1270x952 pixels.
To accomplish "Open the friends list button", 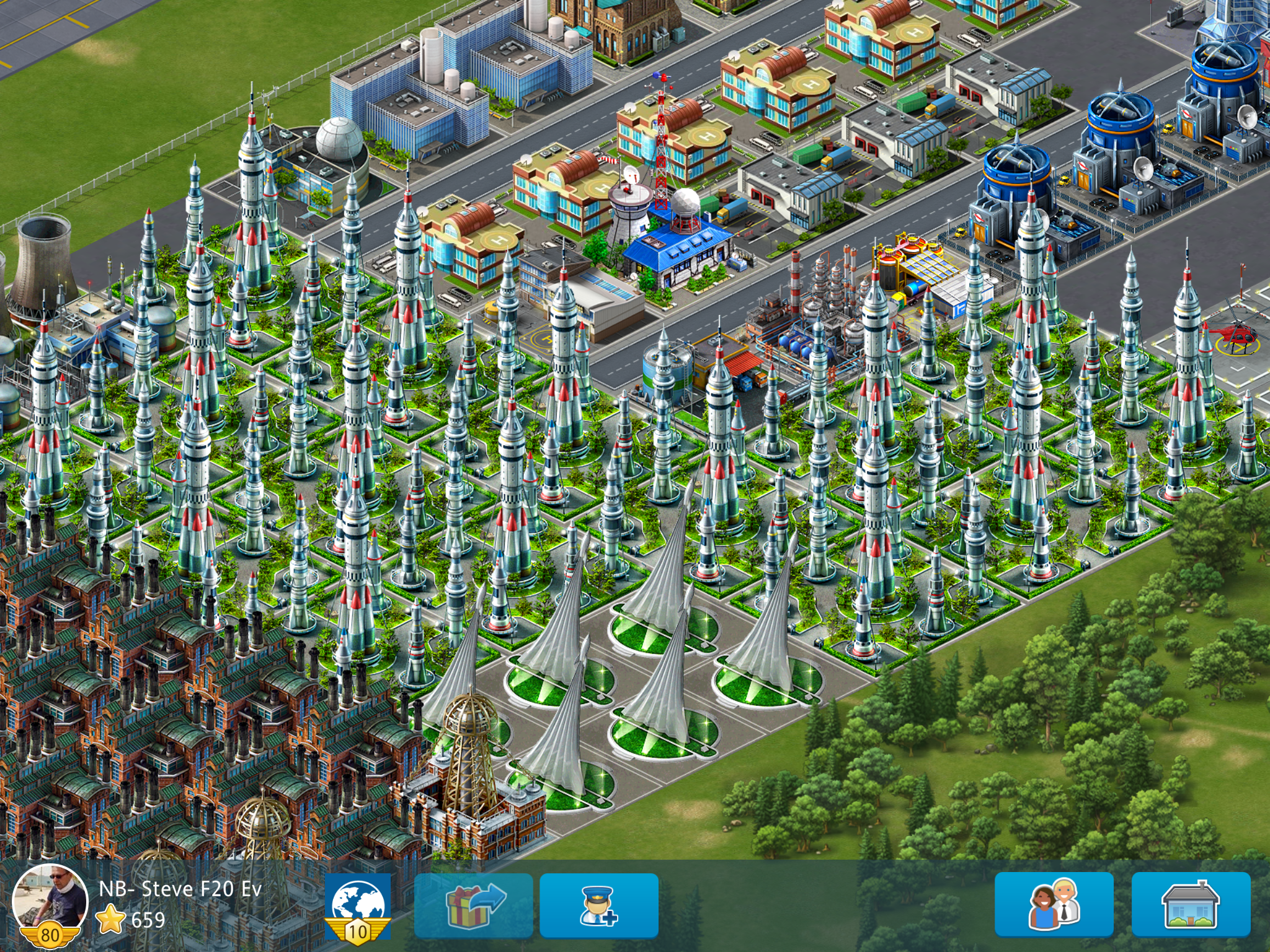I will [x=1054, y=905].
